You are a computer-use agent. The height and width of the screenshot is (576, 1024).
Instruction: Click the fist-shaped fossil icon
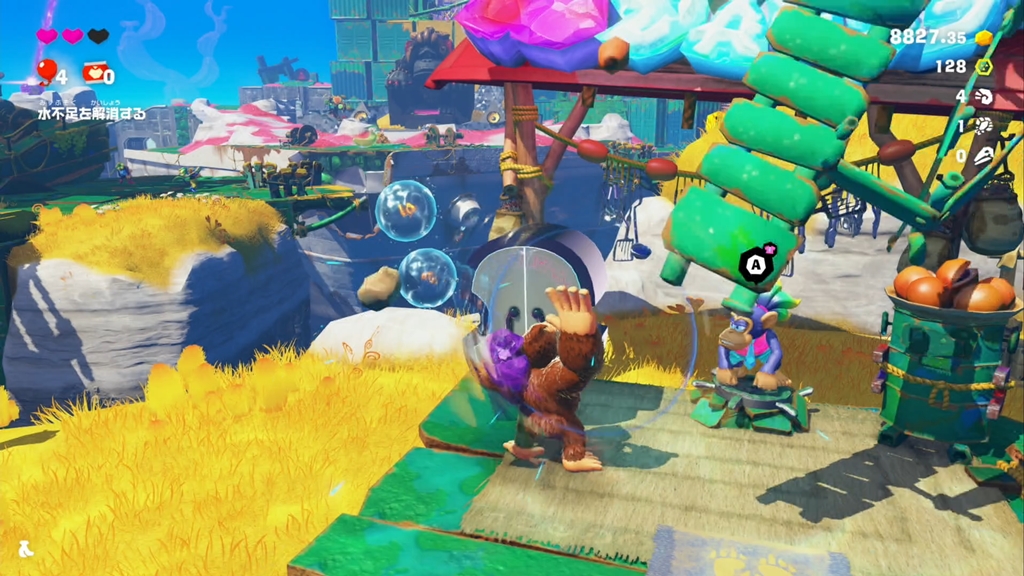[984, 97]
